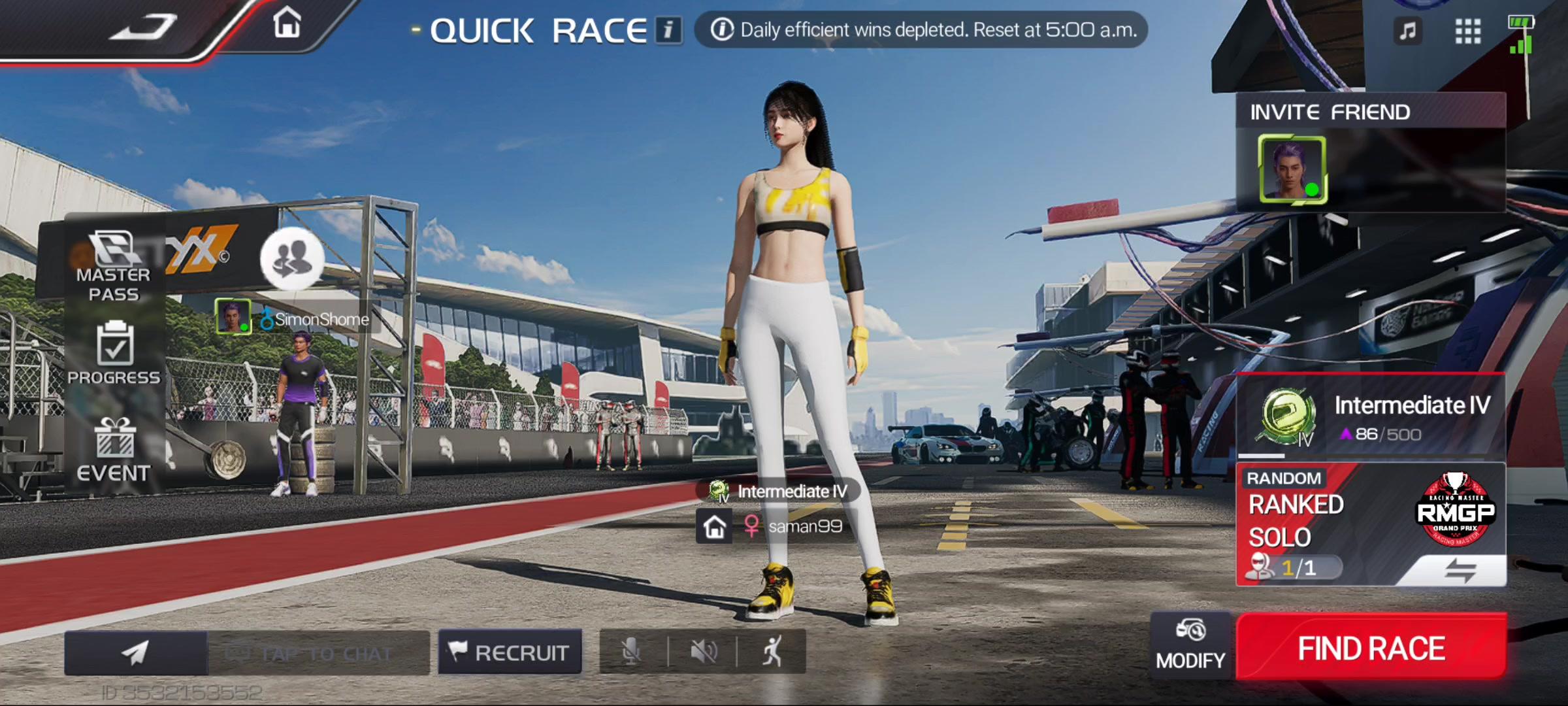Switch the Ranked Solo race mode
This screenshot has width=1568, height=706.
(1460, 570)
